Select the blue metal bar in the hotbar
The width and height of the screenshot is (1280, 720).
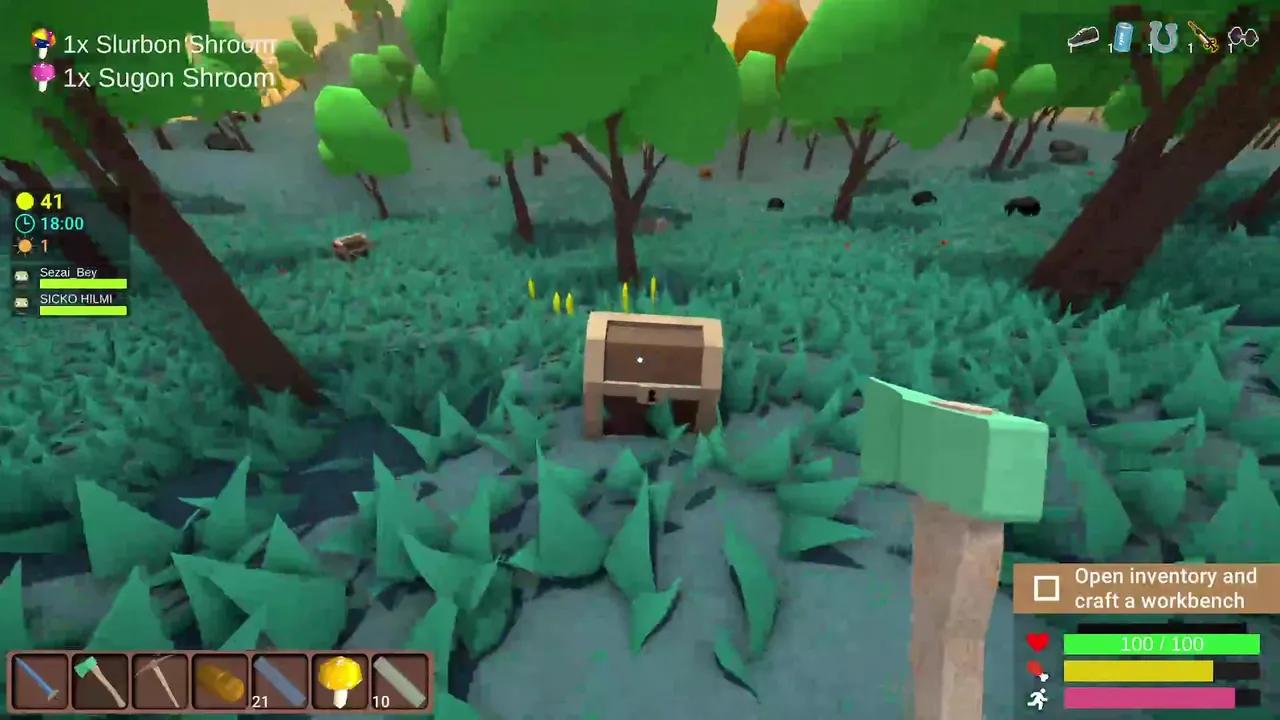[280, 680]
